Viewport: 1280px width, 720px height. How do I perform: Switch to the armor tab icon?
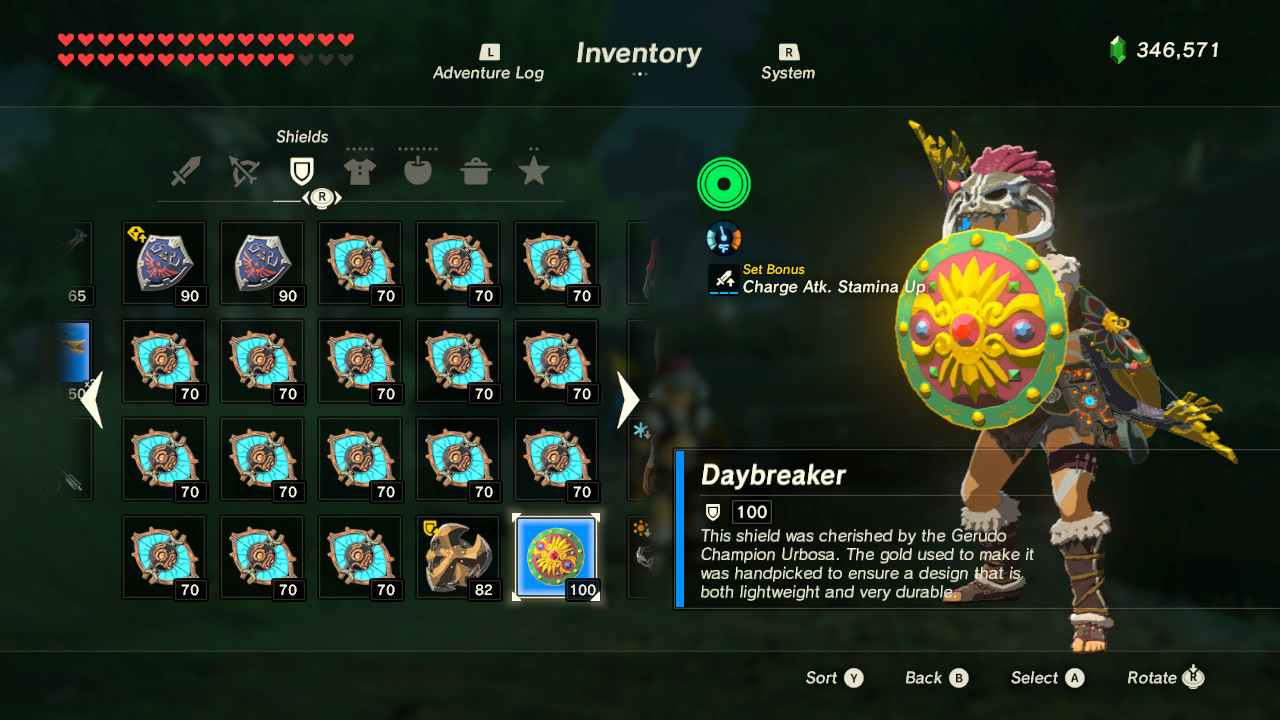pos(359,169)
